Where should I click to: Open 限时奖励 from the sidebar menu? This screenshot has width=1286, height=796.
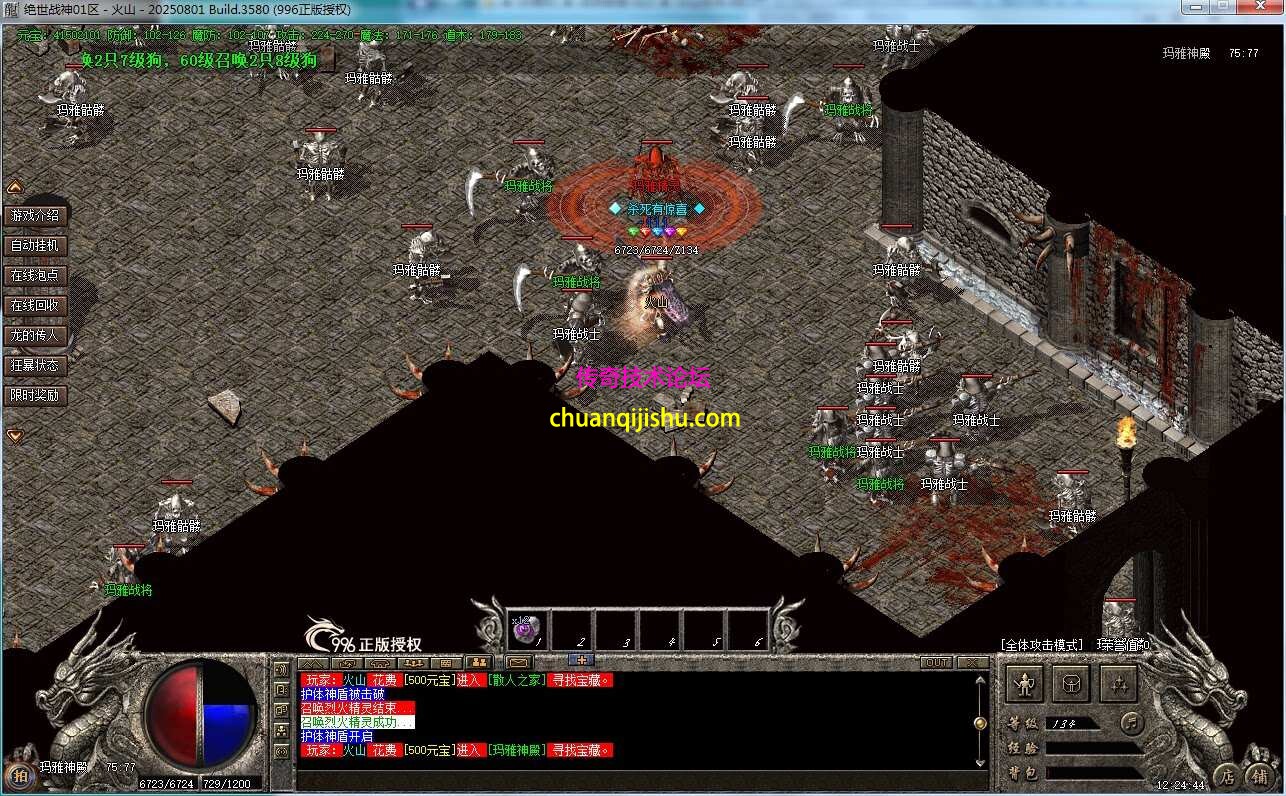tap(36, 395)
